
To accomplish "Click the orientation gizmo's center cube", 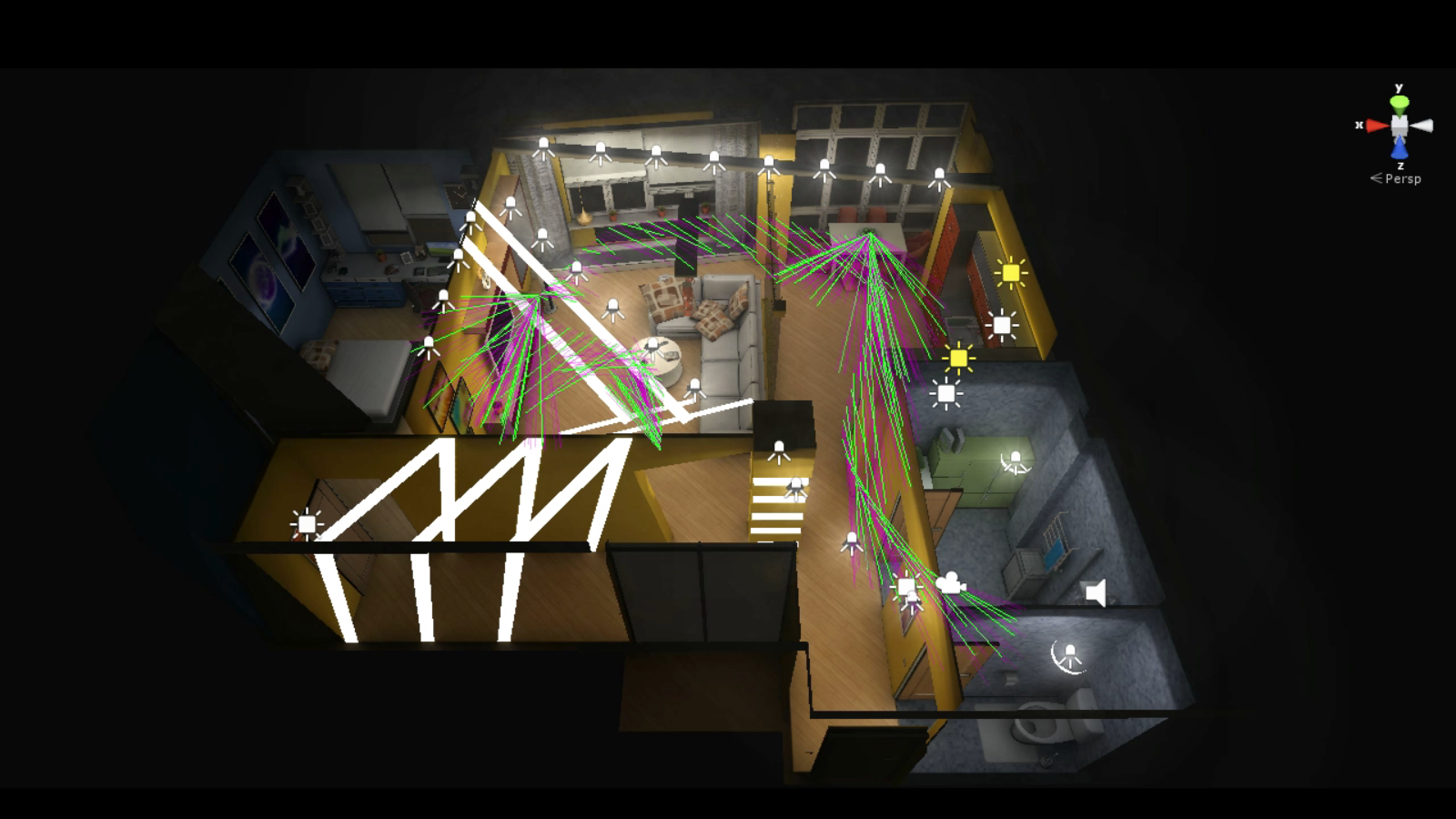I will 1400,126.
